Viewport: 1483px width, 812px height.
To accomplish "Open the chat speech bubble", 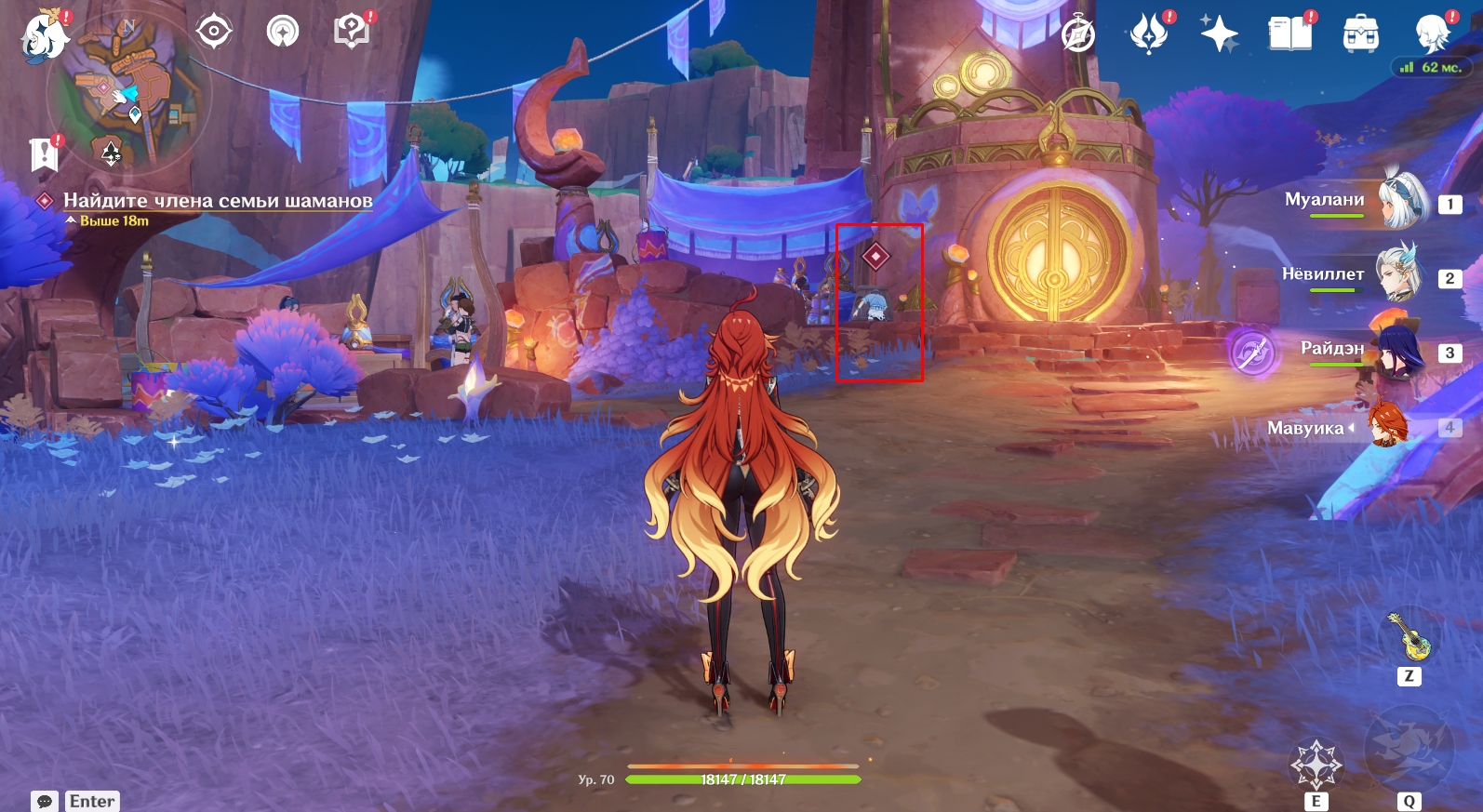I will 44,801.
